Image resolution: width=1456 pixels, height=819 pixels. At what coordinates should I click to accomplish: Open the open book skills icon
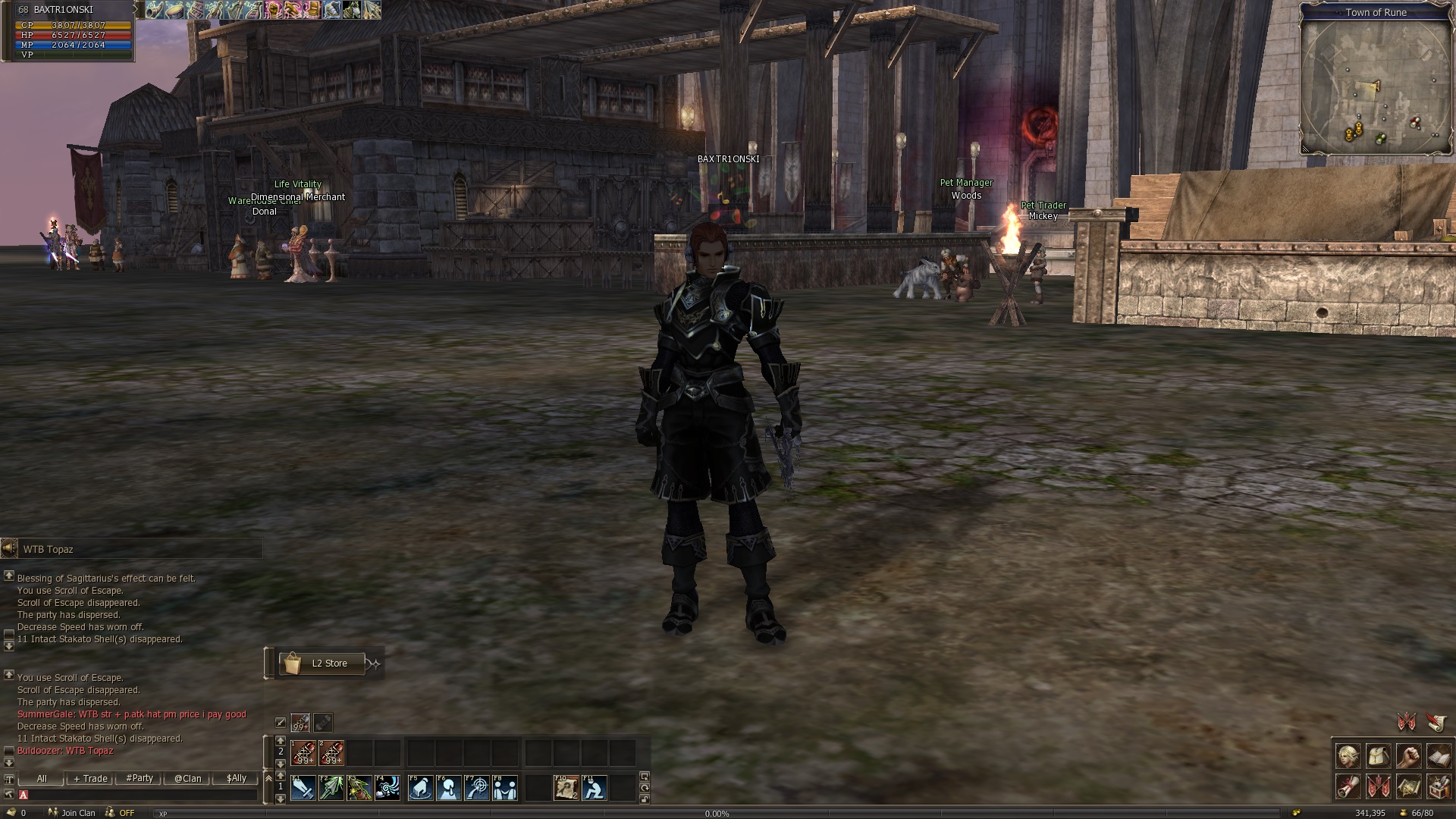1439,757
